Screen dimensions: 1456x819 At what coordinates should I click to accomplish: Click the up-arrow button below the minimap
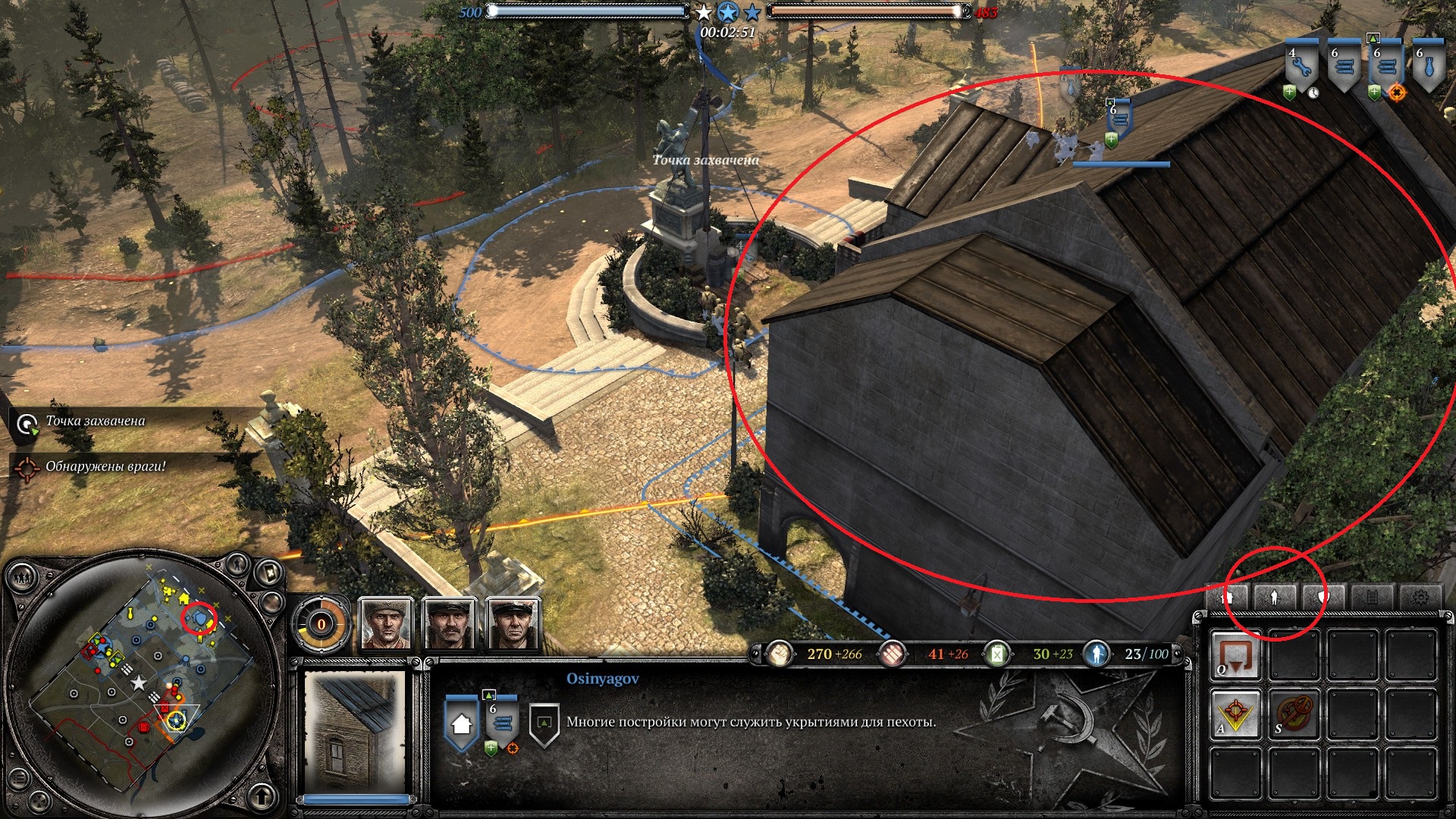coord(262,795)
